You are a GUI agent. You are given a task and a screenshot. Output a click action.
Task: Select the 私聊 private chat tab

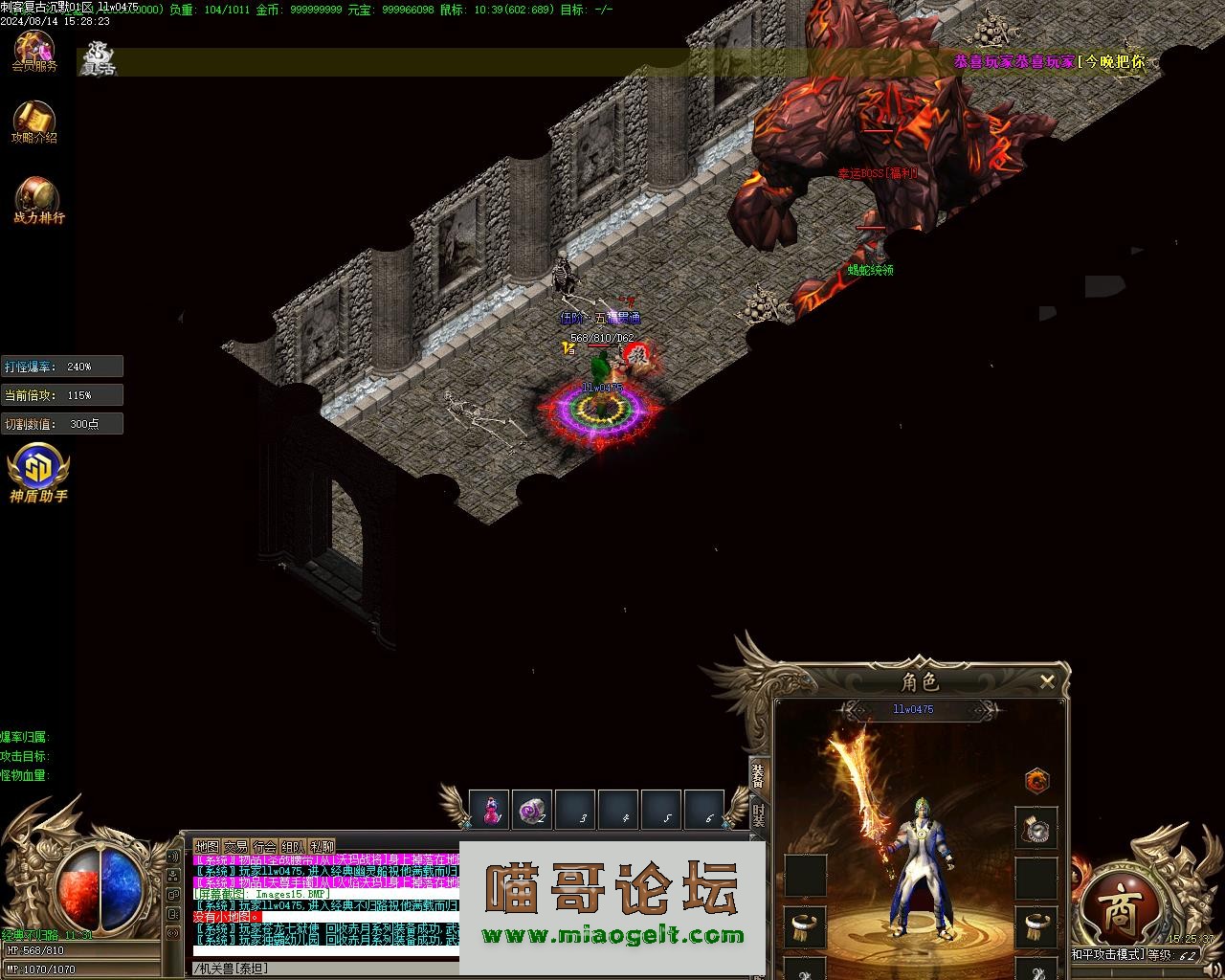[x=322, y=847]
